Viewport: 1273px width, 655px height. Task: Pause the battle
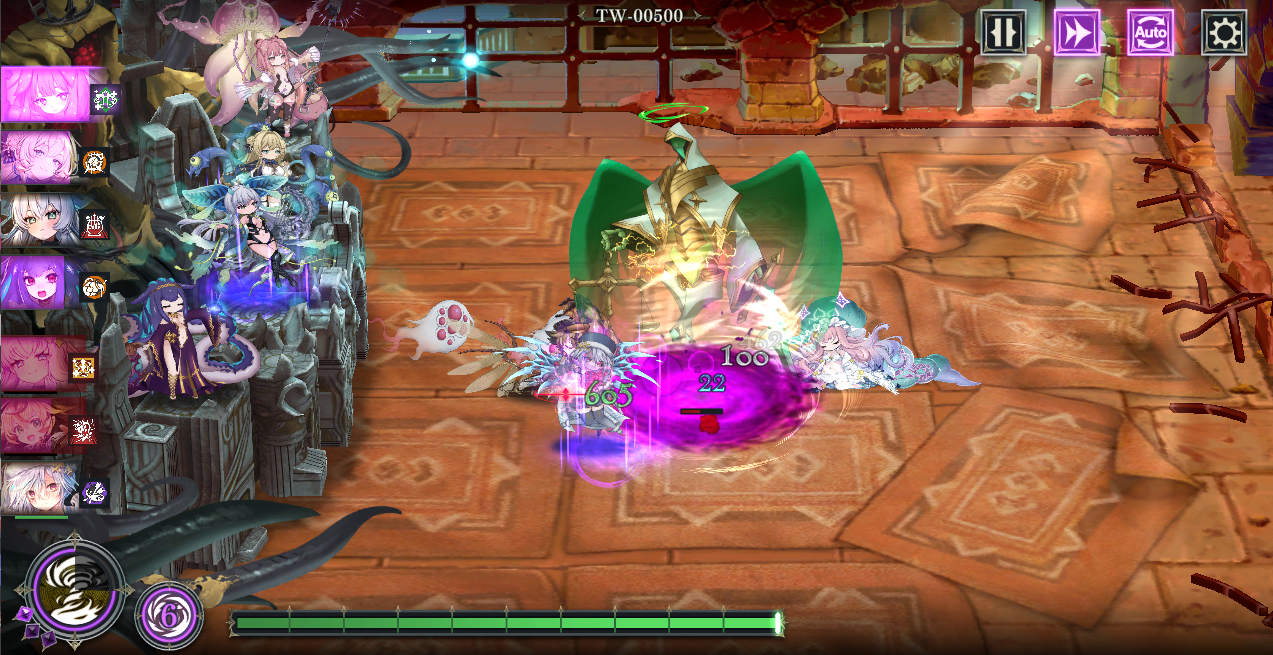click(x=1002, y=32)
